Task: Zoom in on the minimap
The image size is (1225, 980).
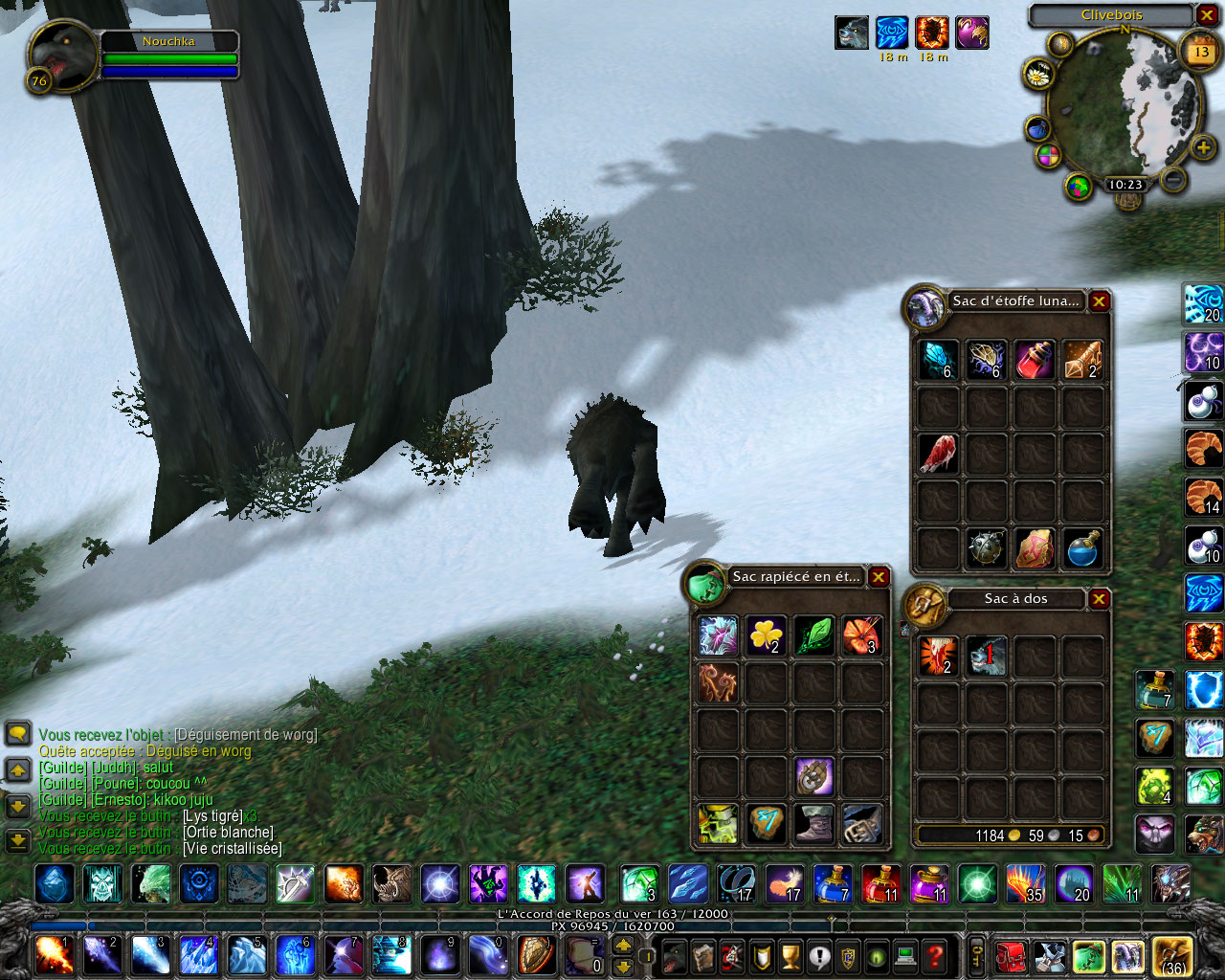Action: point(1203,147)
